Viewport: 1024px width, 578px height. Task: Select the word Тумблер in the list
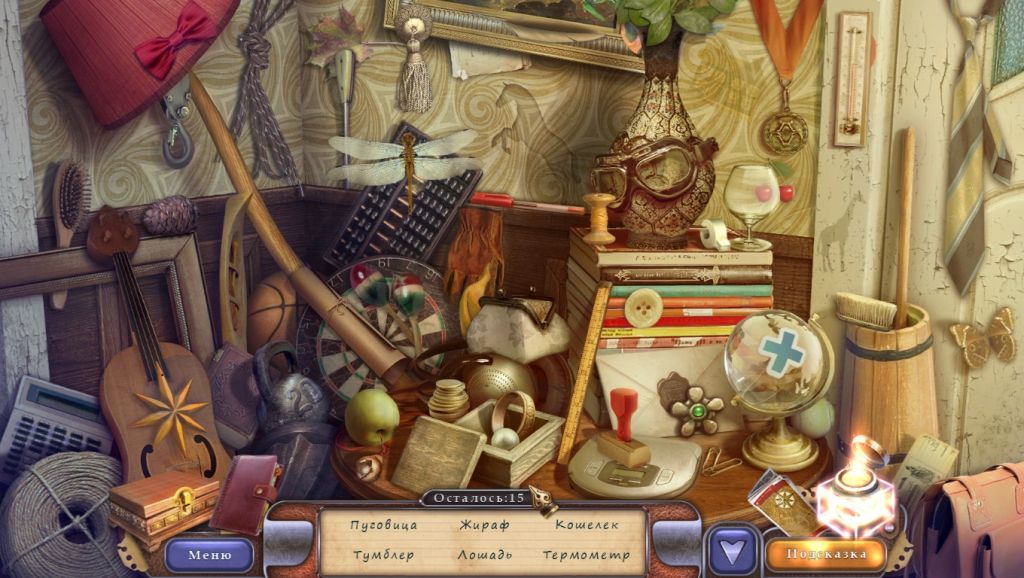click(384, 555)
